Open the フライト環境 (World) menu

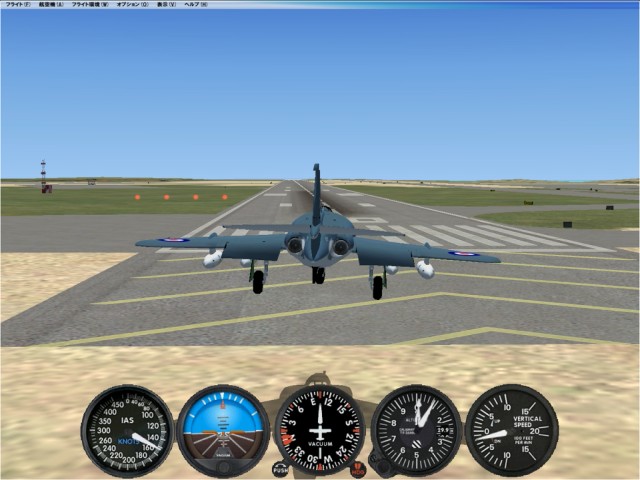tap(90, 5)
